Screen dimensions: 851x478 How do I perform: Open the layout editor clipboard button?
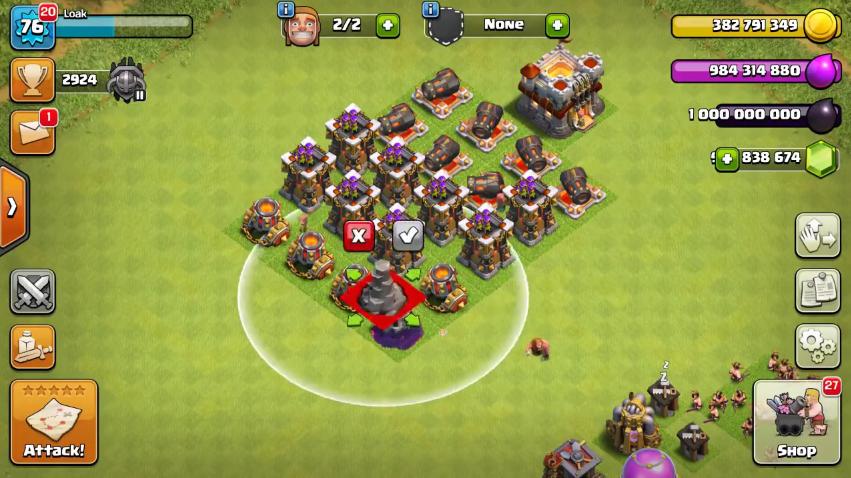click(817, 291)
